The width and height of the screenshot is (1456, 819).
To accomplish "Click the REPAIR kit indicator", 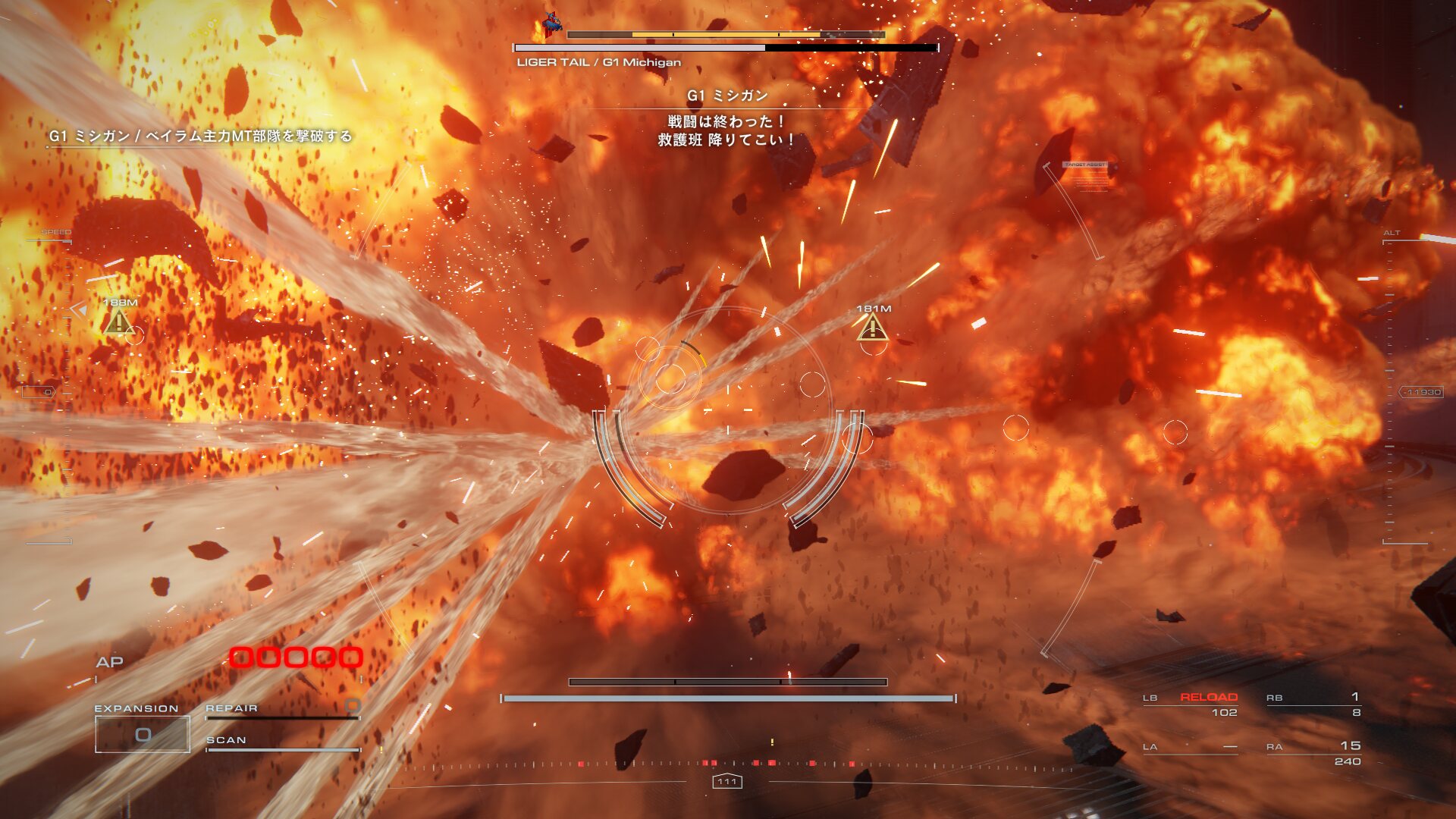I will tap(281, 708).
